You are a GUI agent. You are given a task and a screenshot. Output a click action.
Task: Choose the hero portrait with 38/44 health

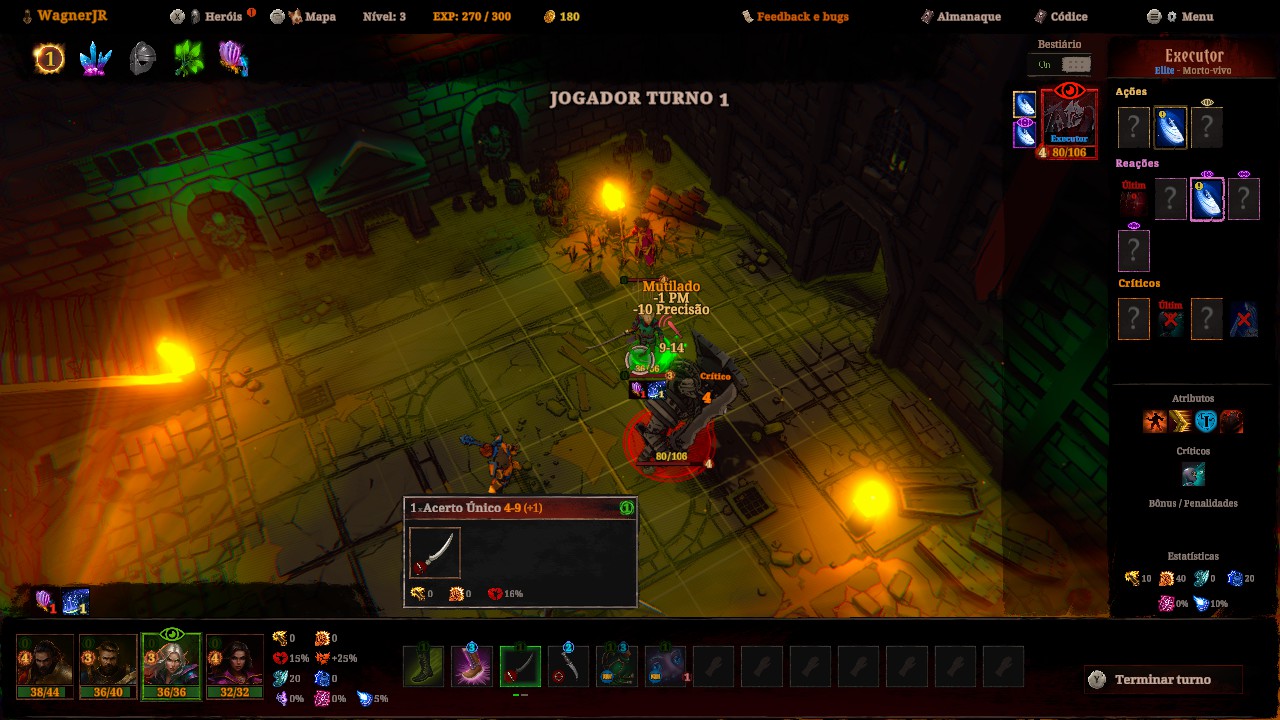[x=45, y=662]
